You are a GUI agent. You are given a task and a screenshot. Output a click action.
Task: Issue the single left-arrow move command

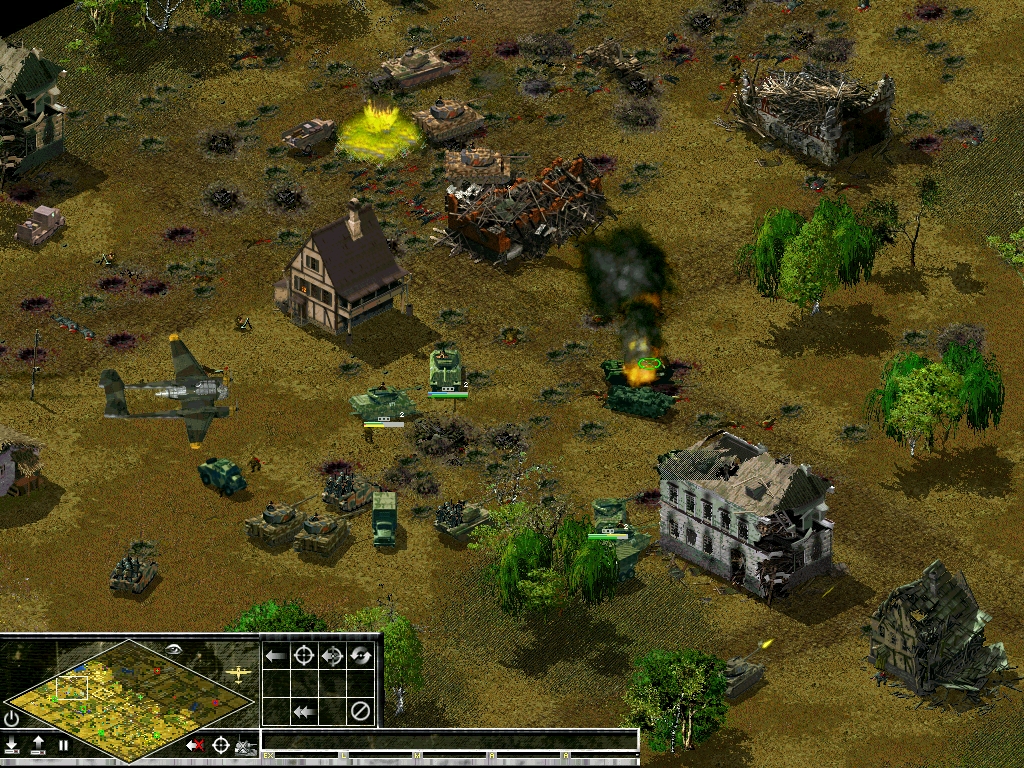pos(276,656)
